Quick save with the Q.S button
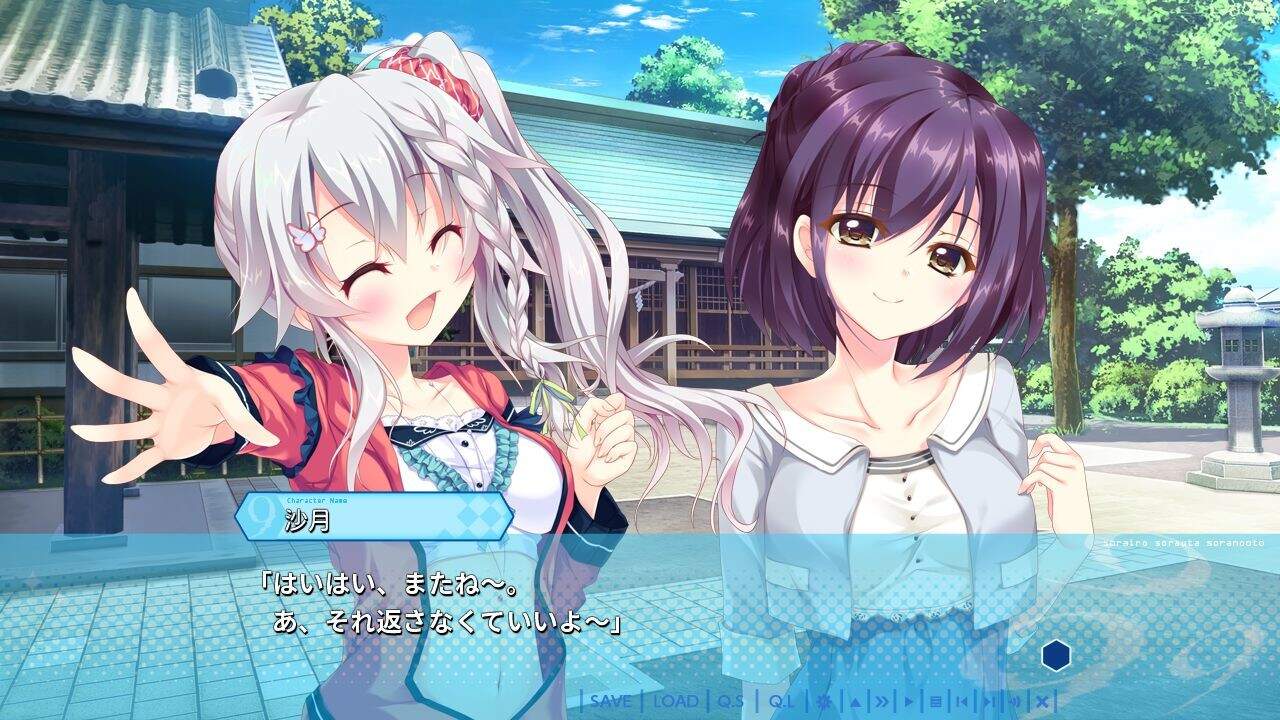 [x=731, y=701]
